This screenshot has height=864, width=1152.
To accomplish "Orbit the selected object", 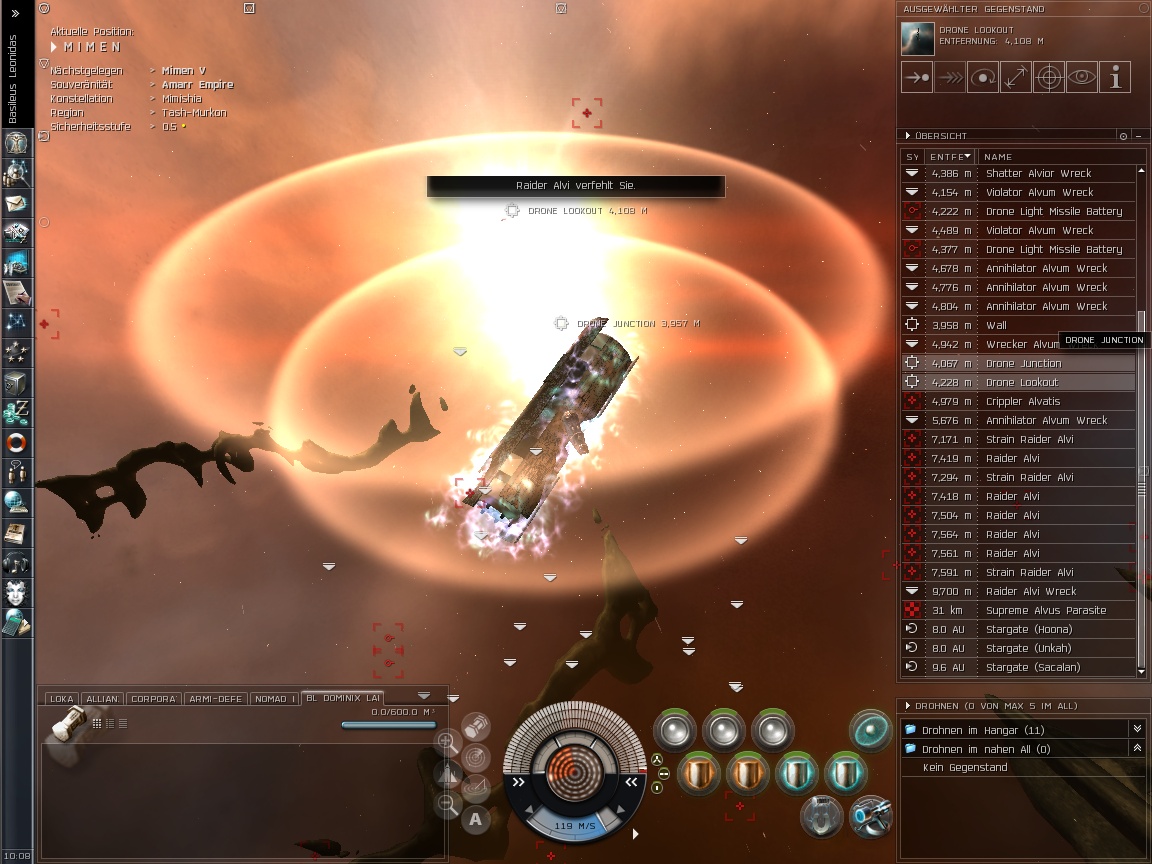I will click(983, 77).
